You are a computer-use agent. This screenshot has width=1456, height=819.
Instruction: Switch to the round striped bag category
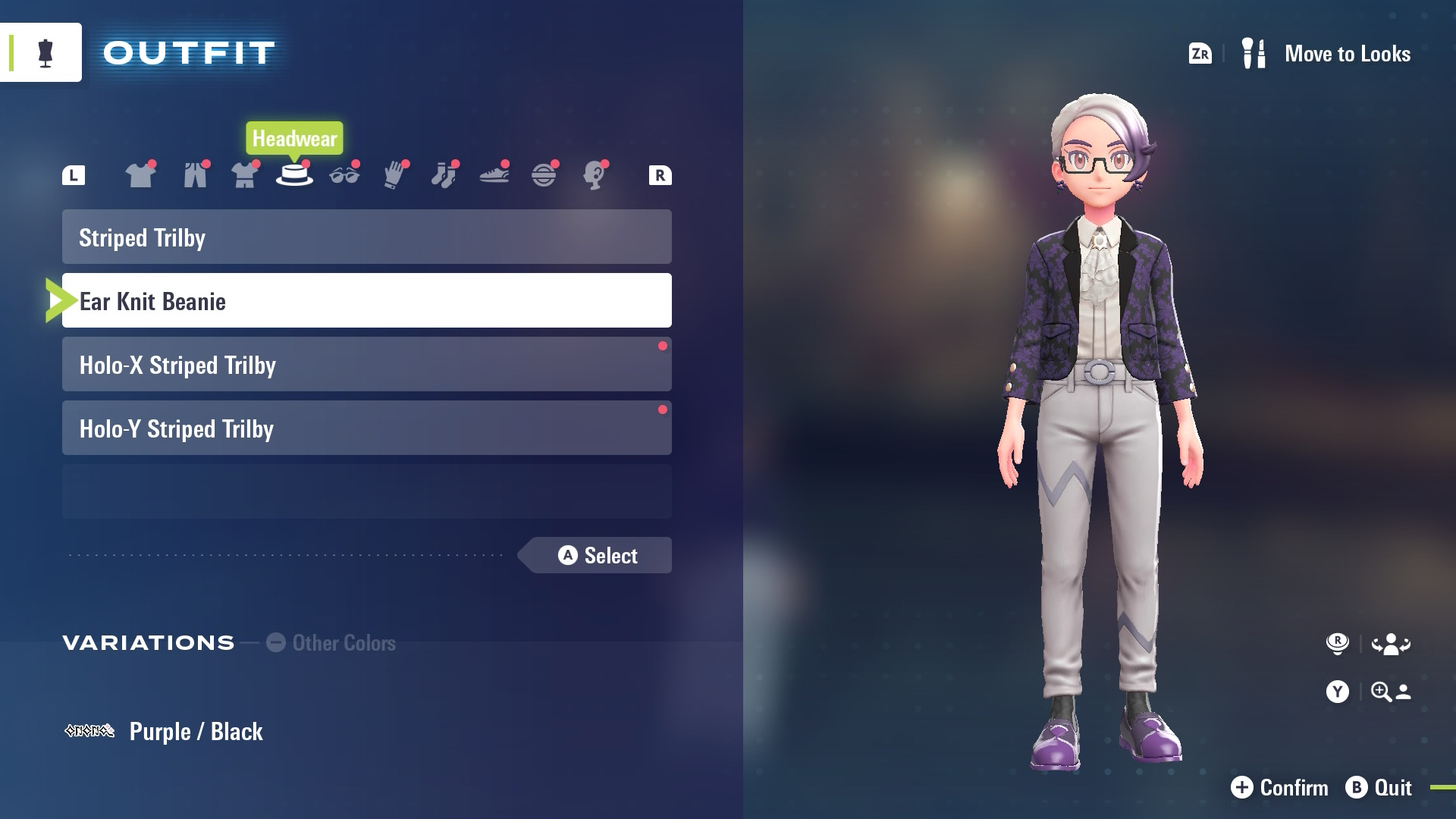coord(544,175)
